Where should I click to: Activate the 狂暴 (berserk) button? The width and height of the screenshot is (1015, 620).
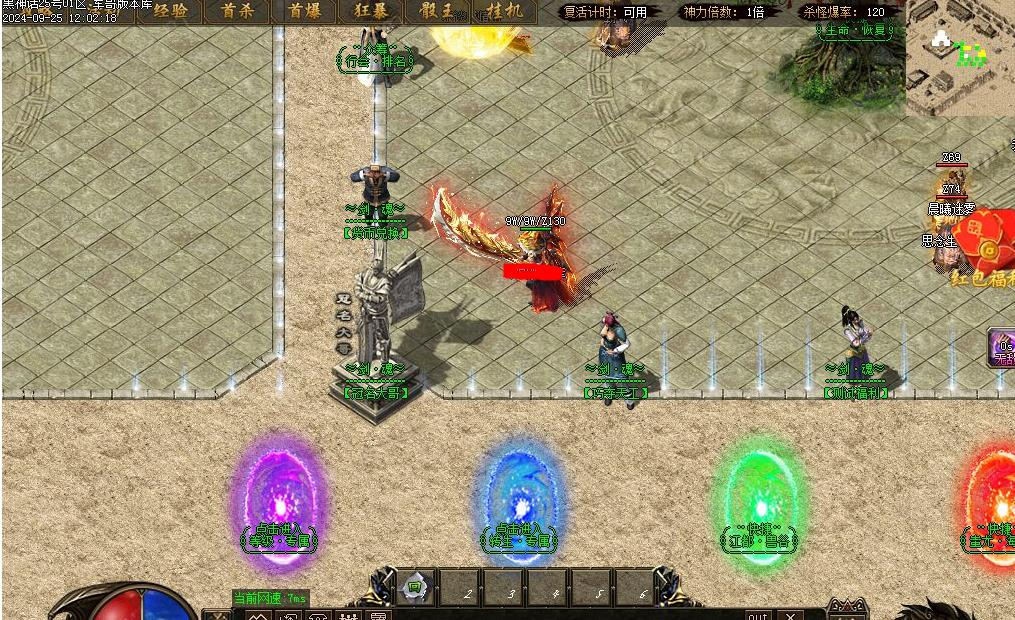[x=371, y=12]
